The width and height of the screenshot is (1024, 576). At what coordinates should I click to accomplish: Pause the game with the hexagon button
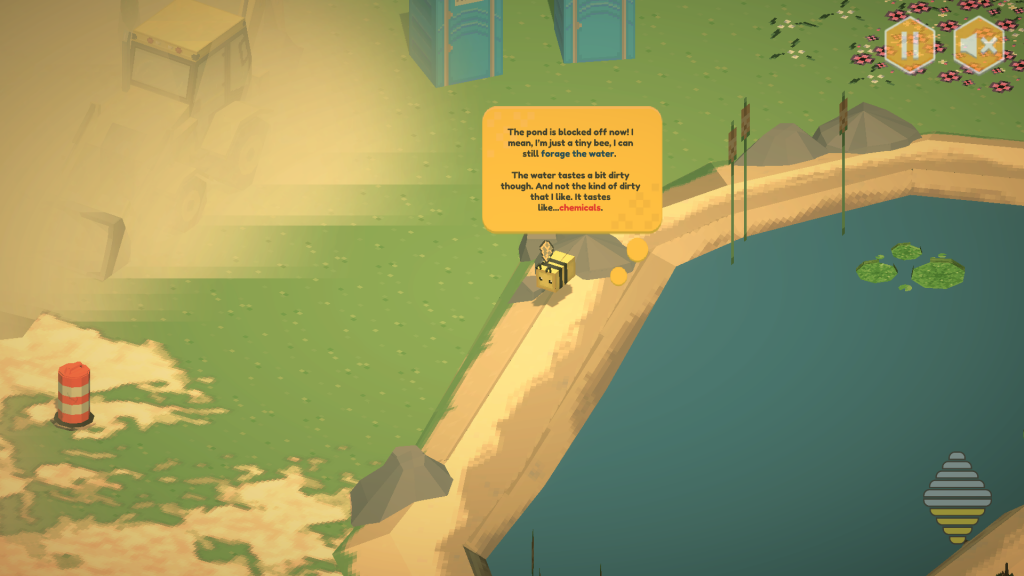coord(909,45)
